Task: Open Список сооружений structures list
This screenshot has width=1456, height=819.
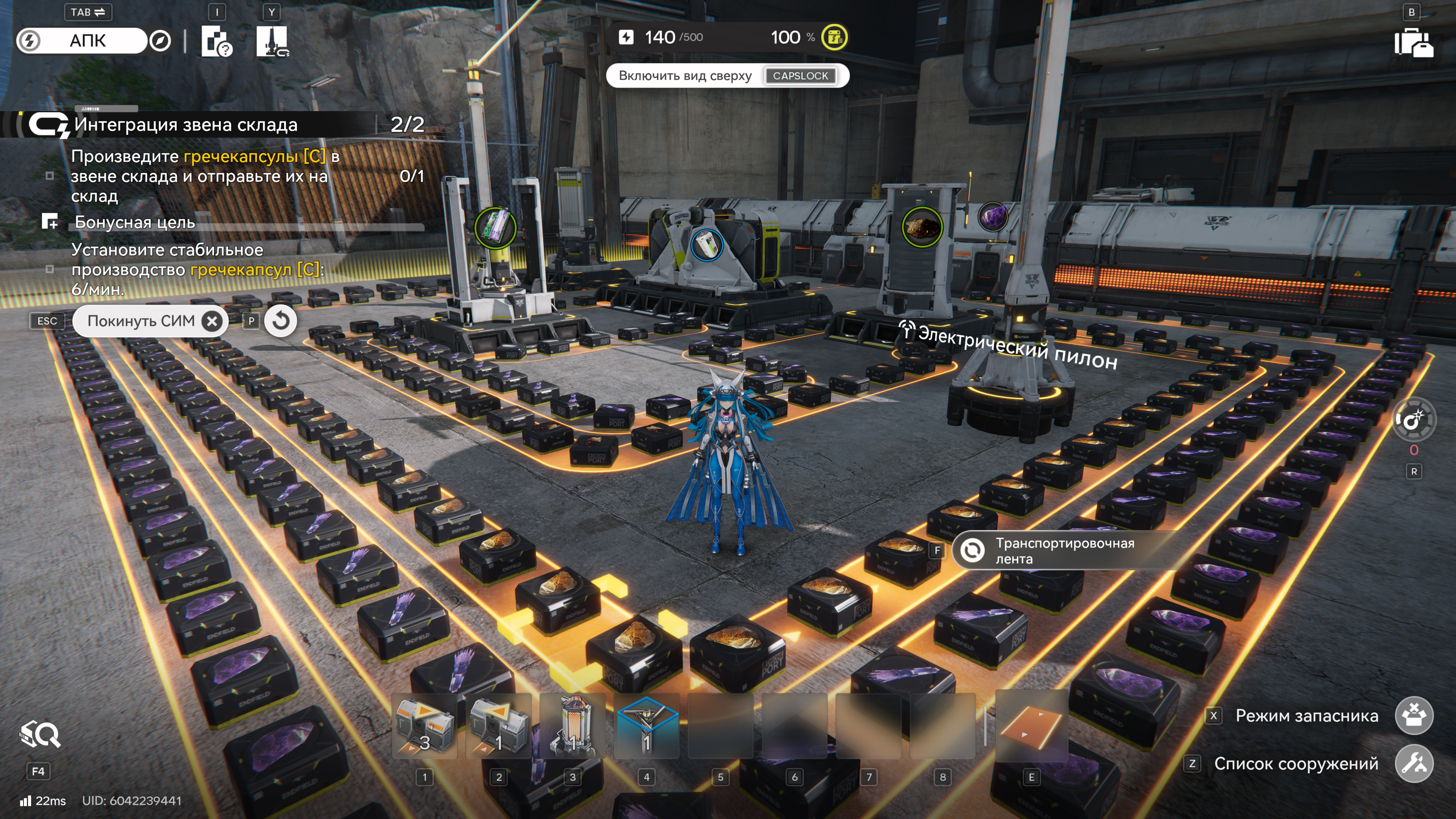Action: 1414,764
